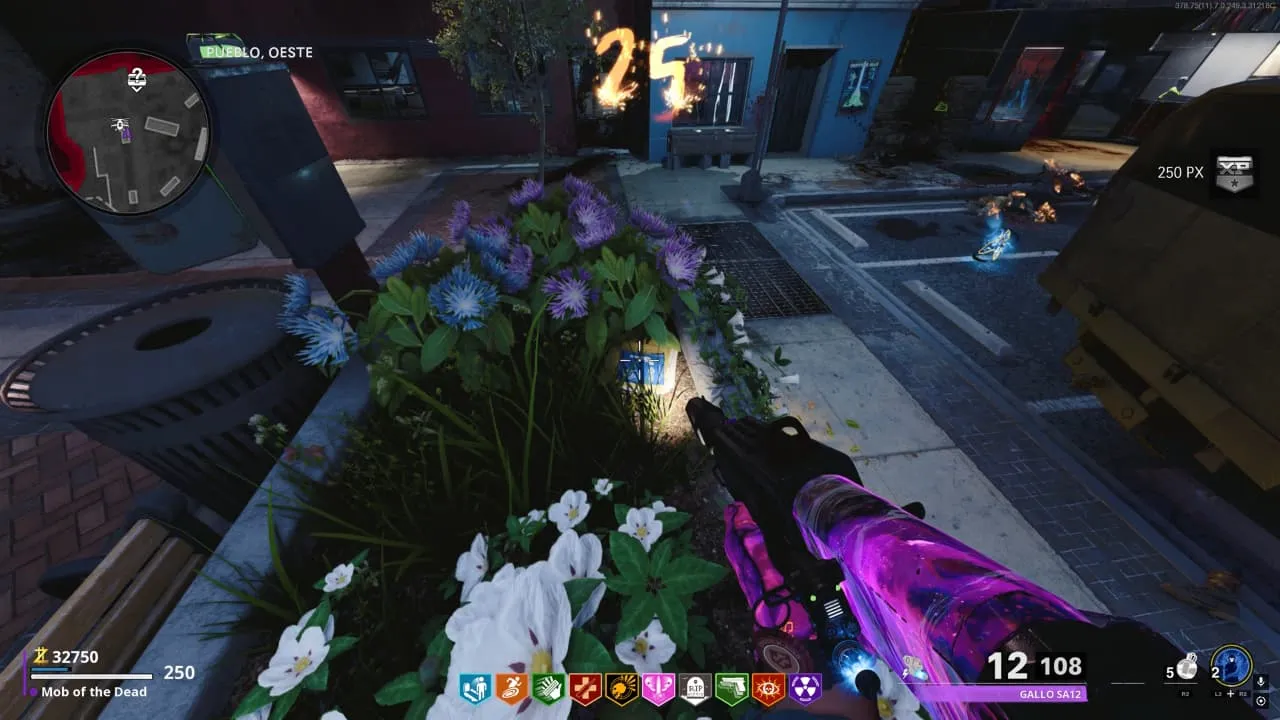The width and height of the screenshot is (1280, 720).
Task: Select the purple radiation PhD Slider perk
Action: (x=805, y=688)
